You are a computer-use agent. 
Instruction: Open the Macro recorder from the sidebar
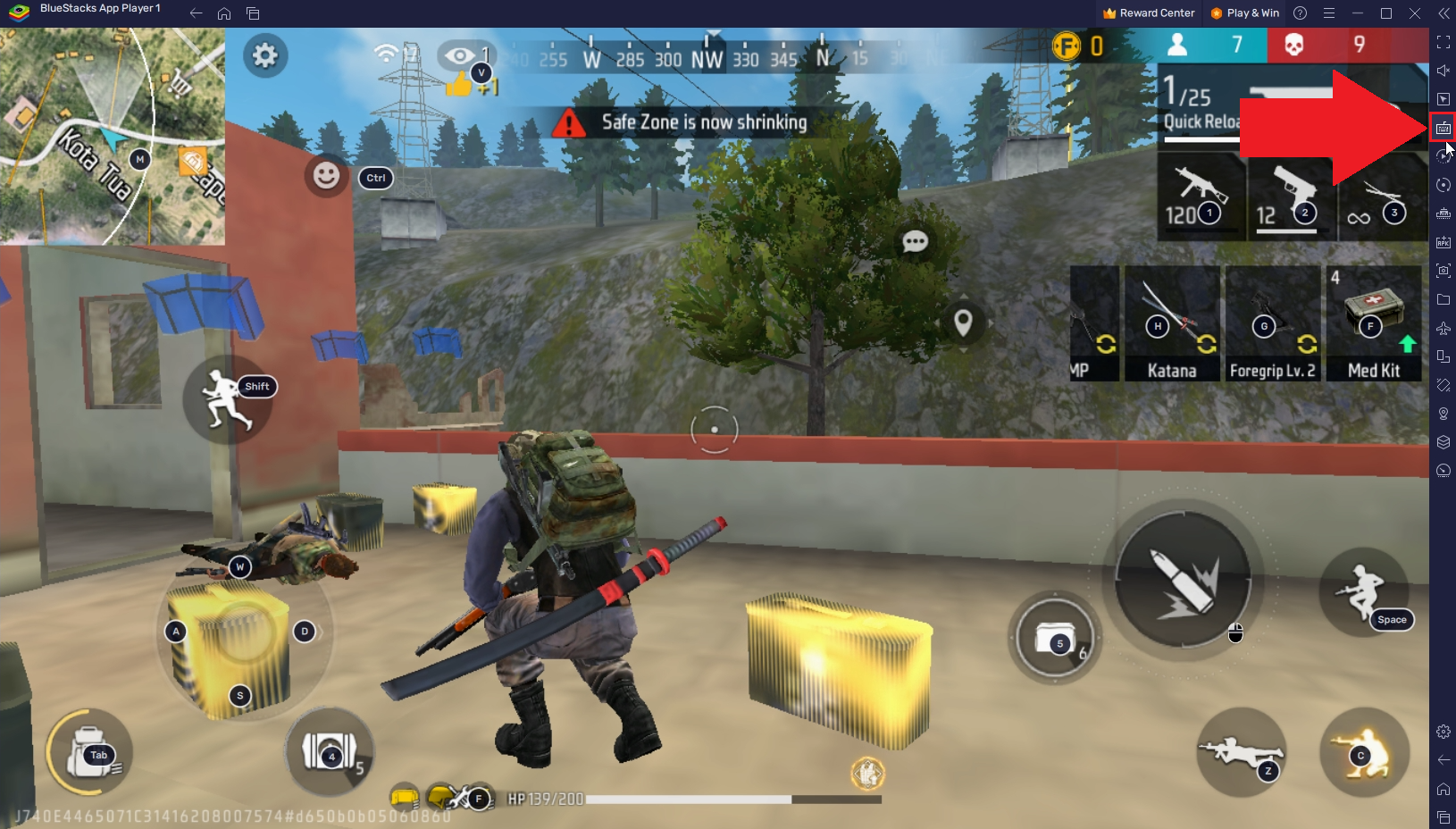(1443, 155)
